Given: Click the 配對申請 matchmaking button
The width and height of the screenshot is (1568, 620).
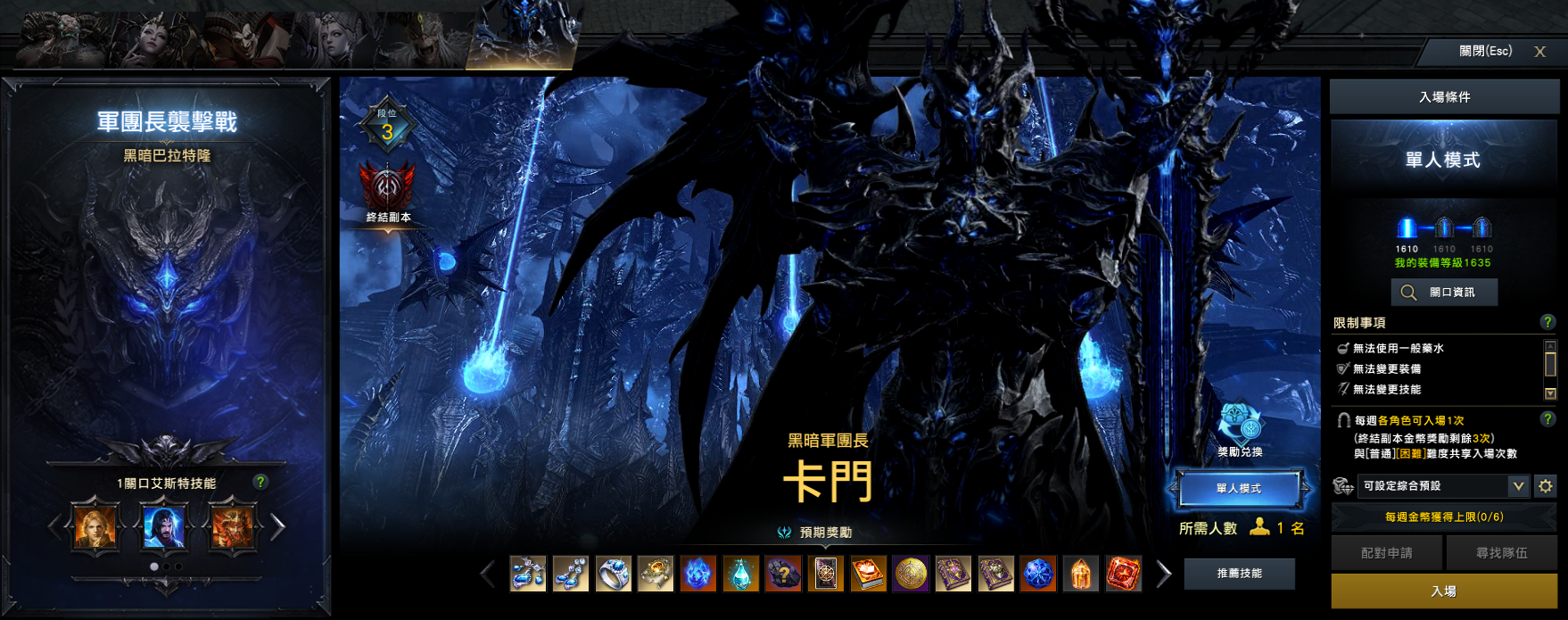Looking at the screenshot, I should point(1386,553).
